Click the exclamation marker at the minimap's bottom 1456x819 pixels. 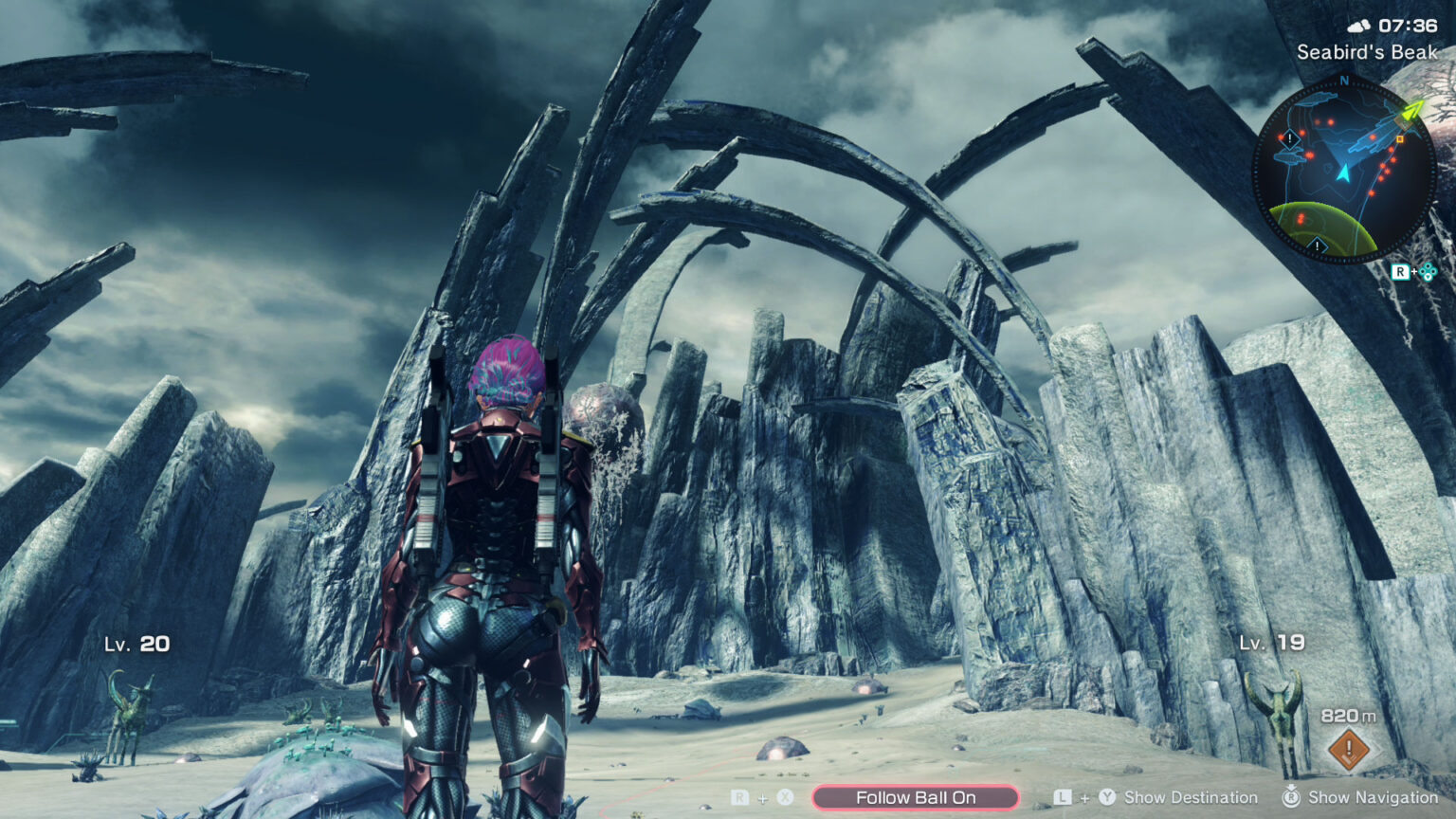(x=1317, y=245)
